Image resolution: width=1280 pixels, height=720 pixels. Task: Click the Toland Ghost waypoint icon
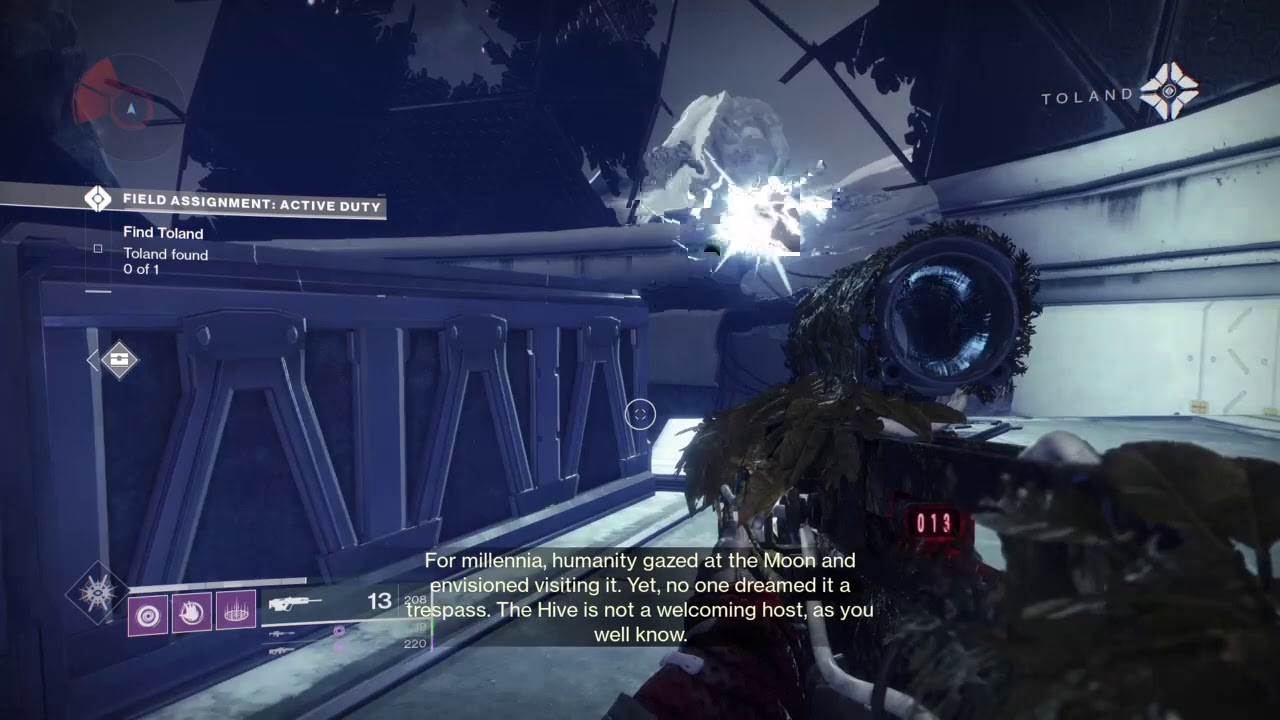pyautogui.click(x=1169, y=93)
